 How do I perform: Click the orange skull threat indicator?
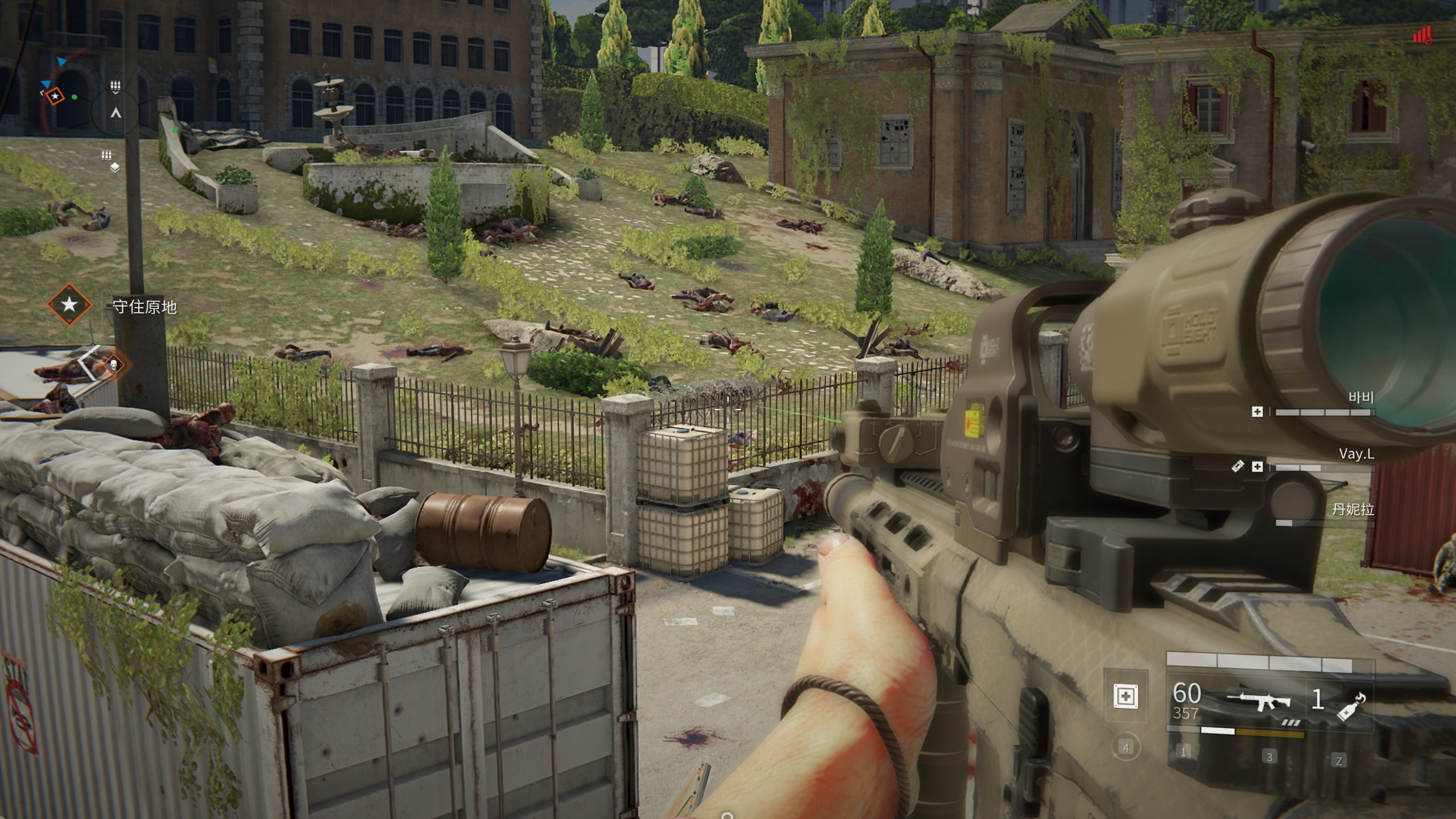point(113,365)
